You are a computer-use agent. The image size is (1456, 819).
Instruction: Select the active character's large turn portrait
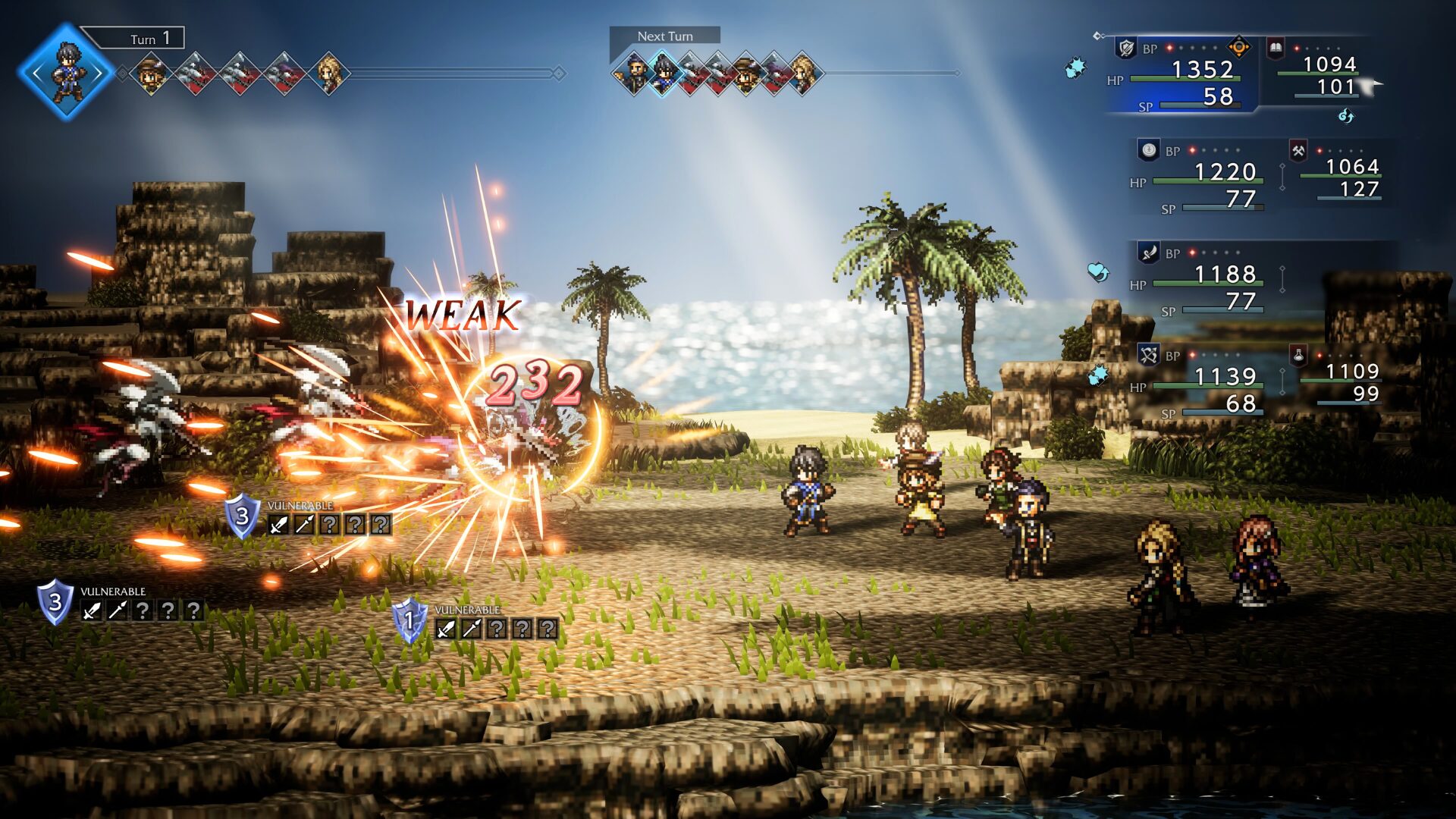click(67, 72)
